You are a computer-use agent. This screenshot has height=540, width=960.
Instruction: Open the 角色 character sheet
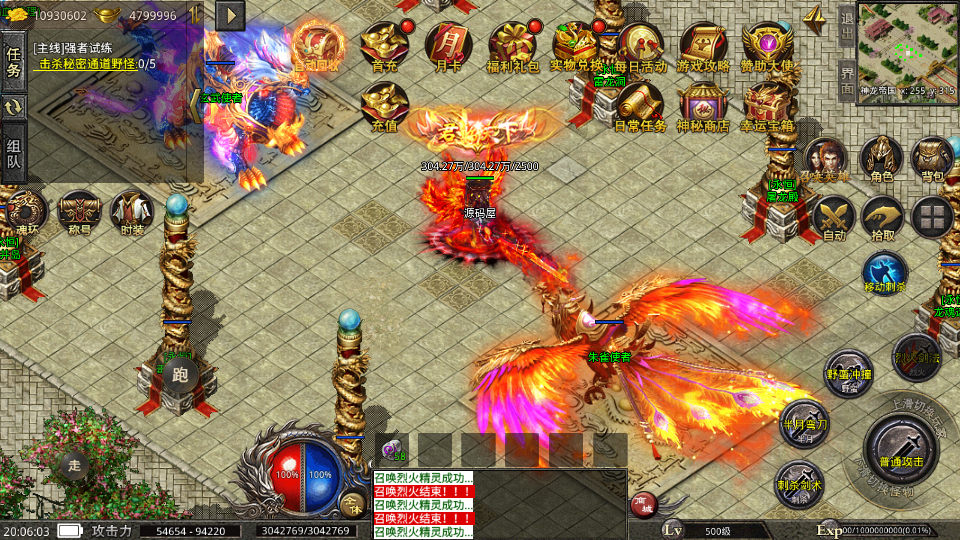tap(882, 158)
